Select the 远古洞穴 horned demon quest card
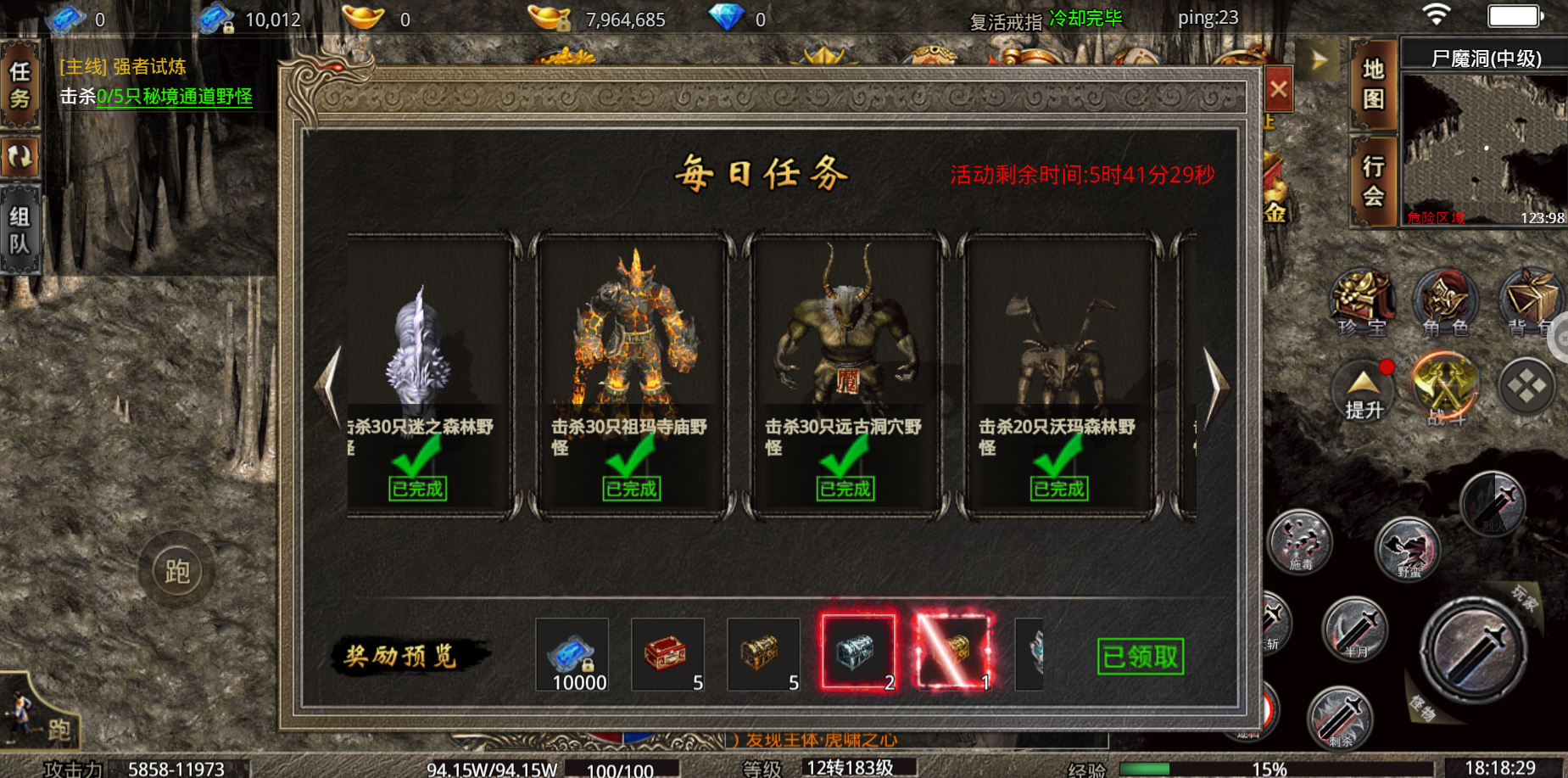The height and width of the screenshot is (778, 1568). coord(845,373)
